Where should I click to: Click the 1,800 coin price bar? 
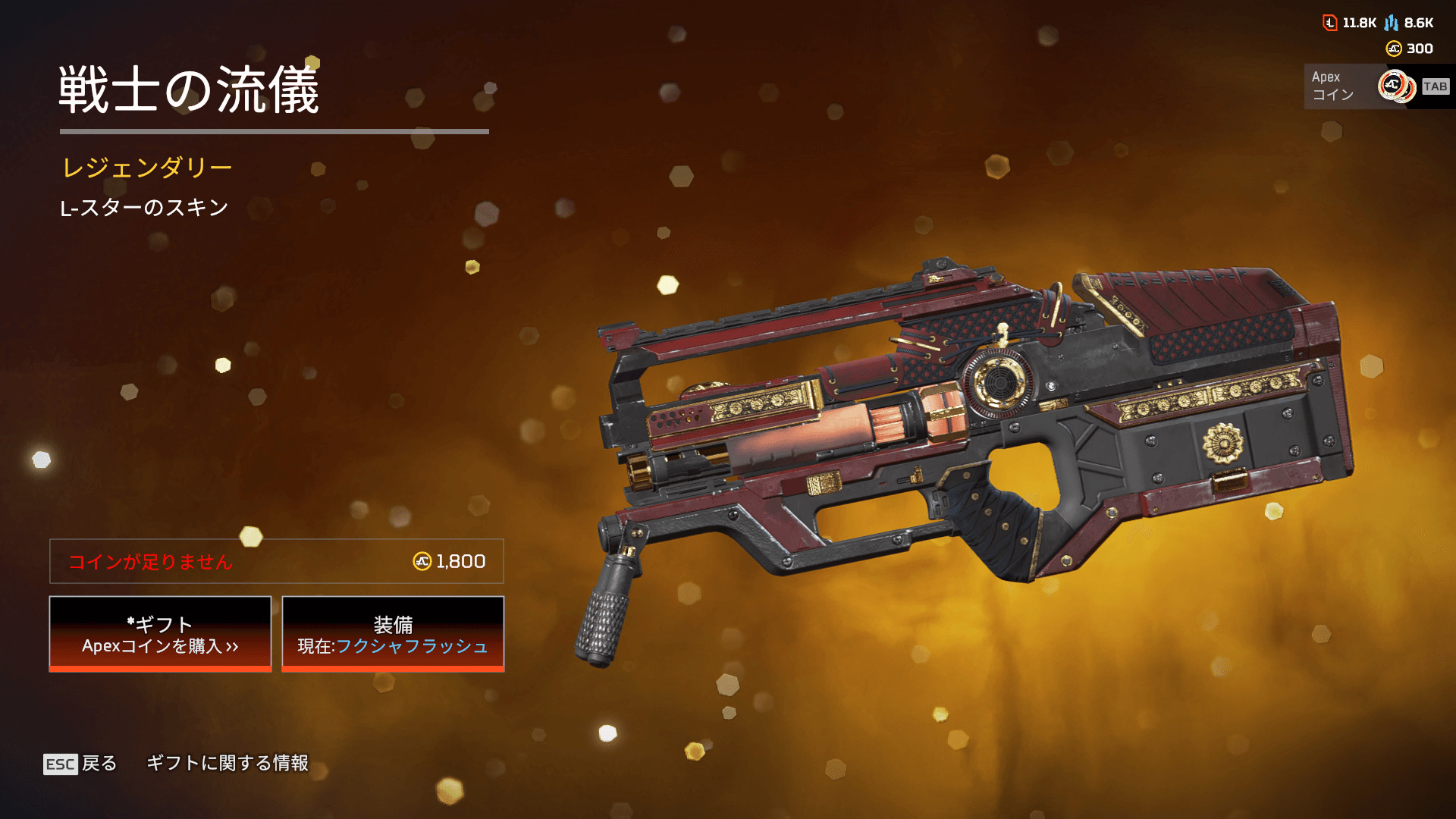[x=277, y=561]
